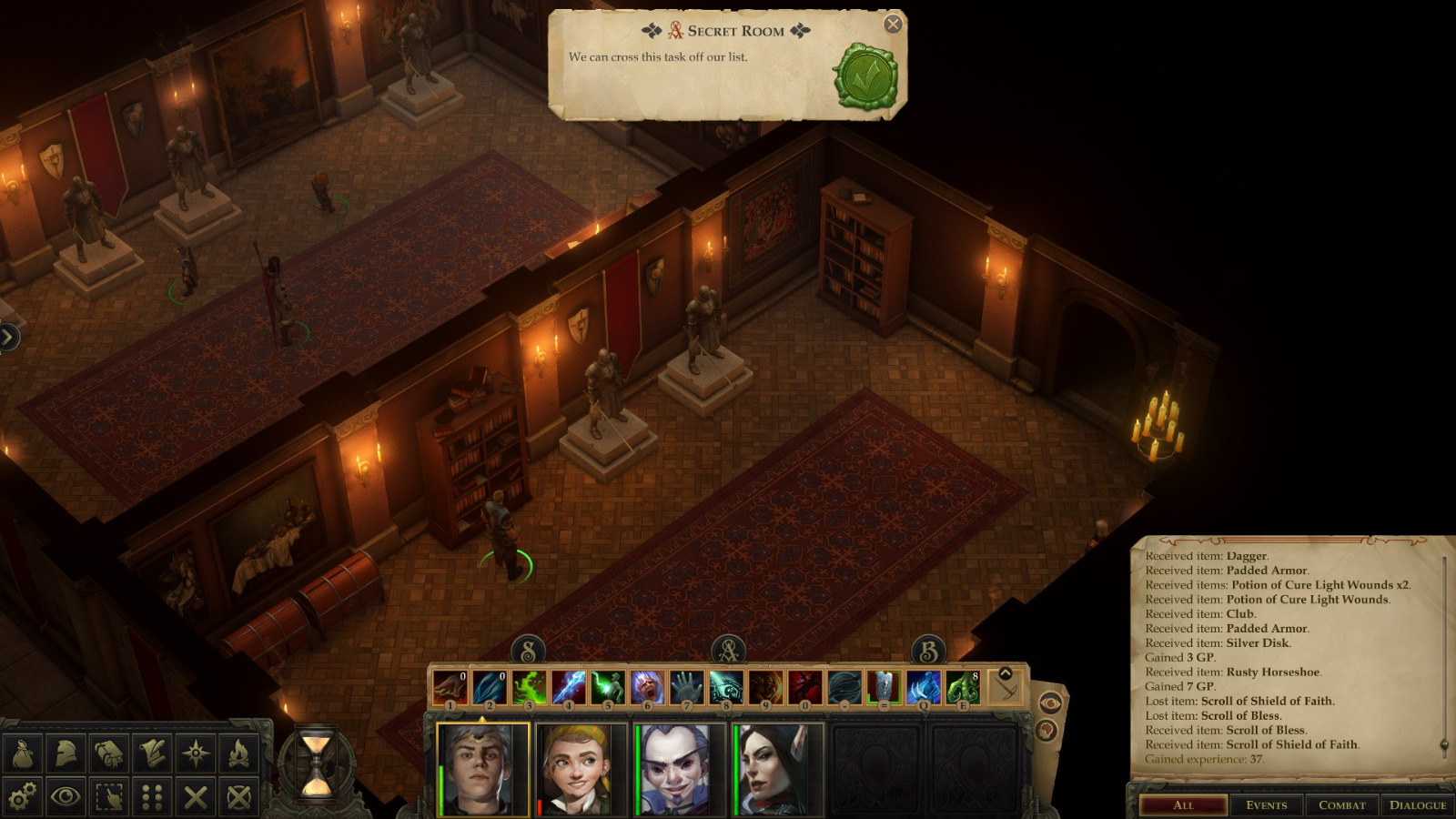Image resolution: width=1456 pixels, height=819 pixels.
Task: Open the inventory bag icon
Action: (24, 752)
